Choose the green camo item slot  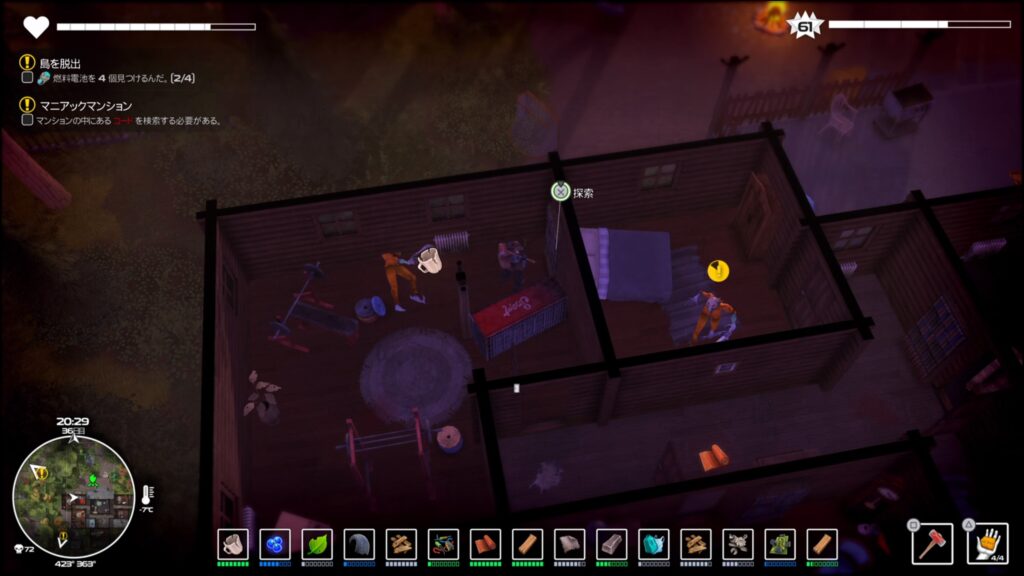coord(779,544)
